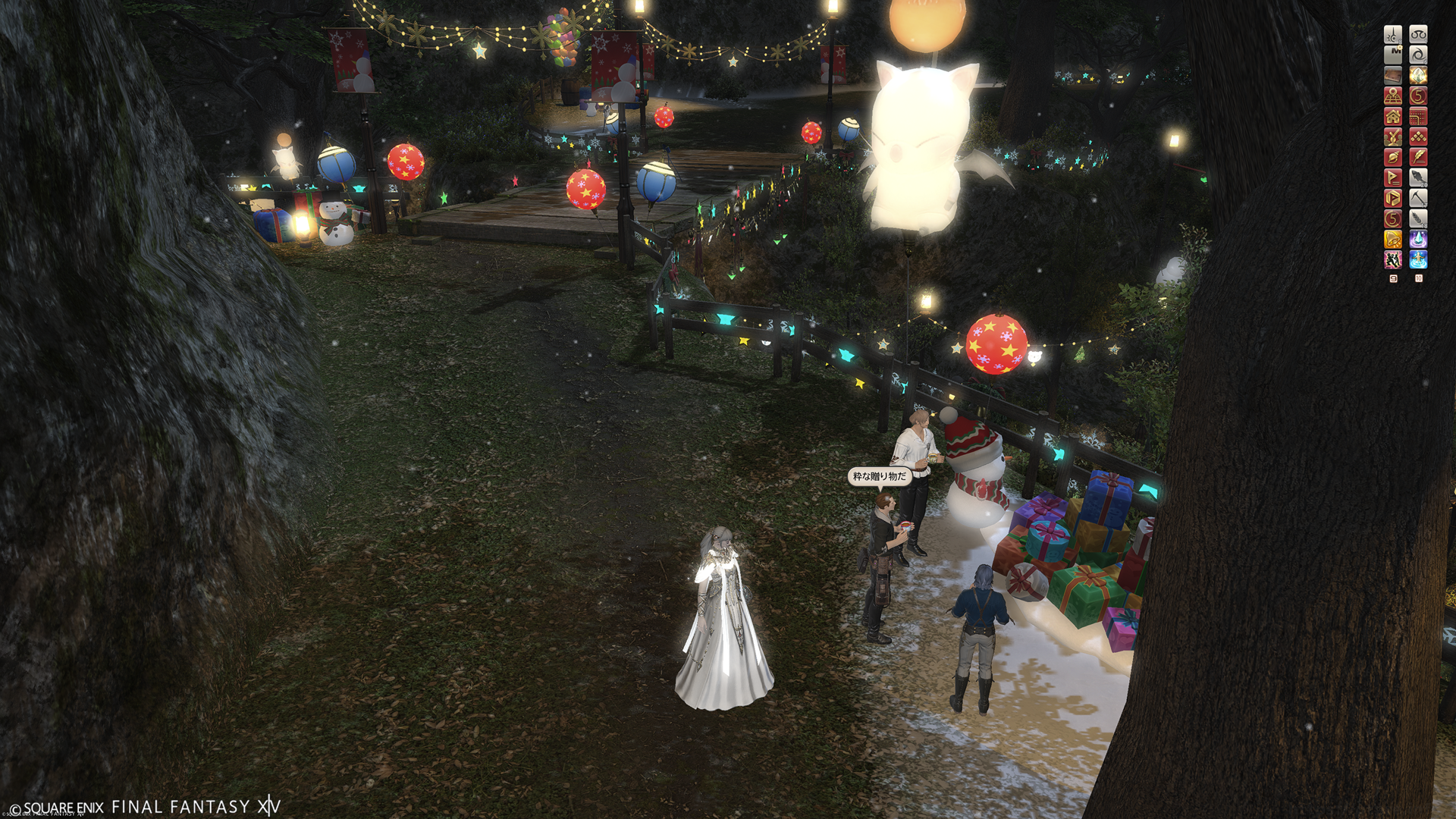Switch to the Fisher gear set

click(1418, 177)
